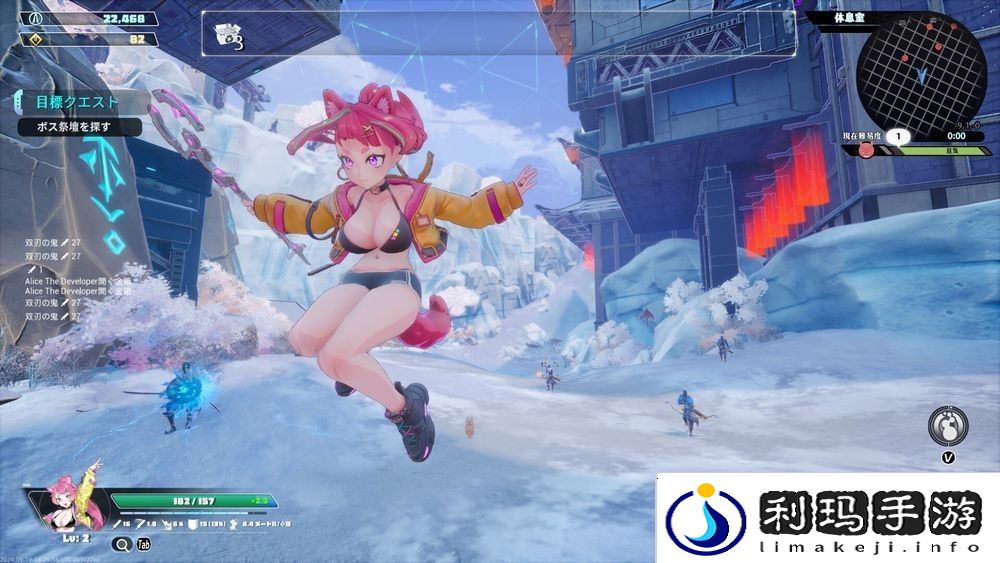Click the magnifying glass inspect icon
Viewport: 1000px width, 563px height.
121,545
